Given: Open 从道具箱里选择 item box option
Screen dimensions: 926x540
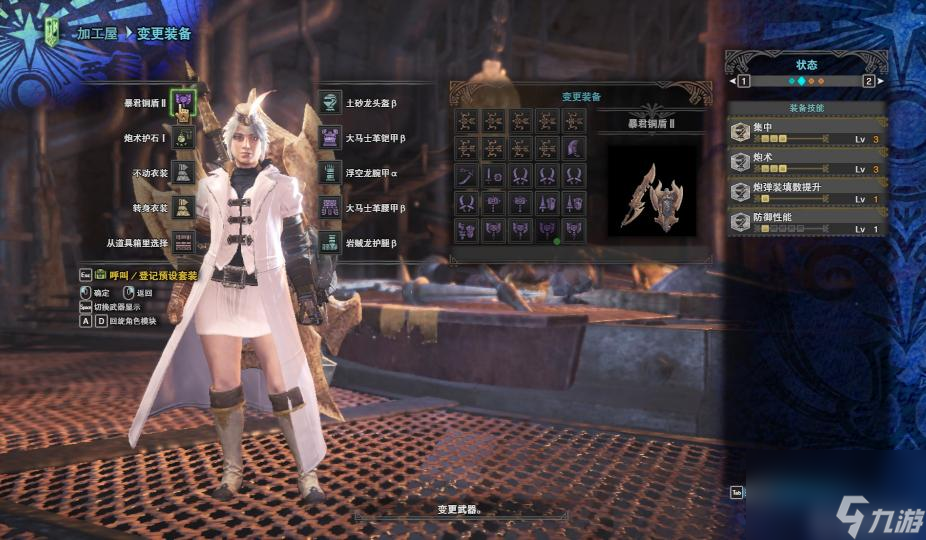Looking at the screenshot, I should coord(183,242).
